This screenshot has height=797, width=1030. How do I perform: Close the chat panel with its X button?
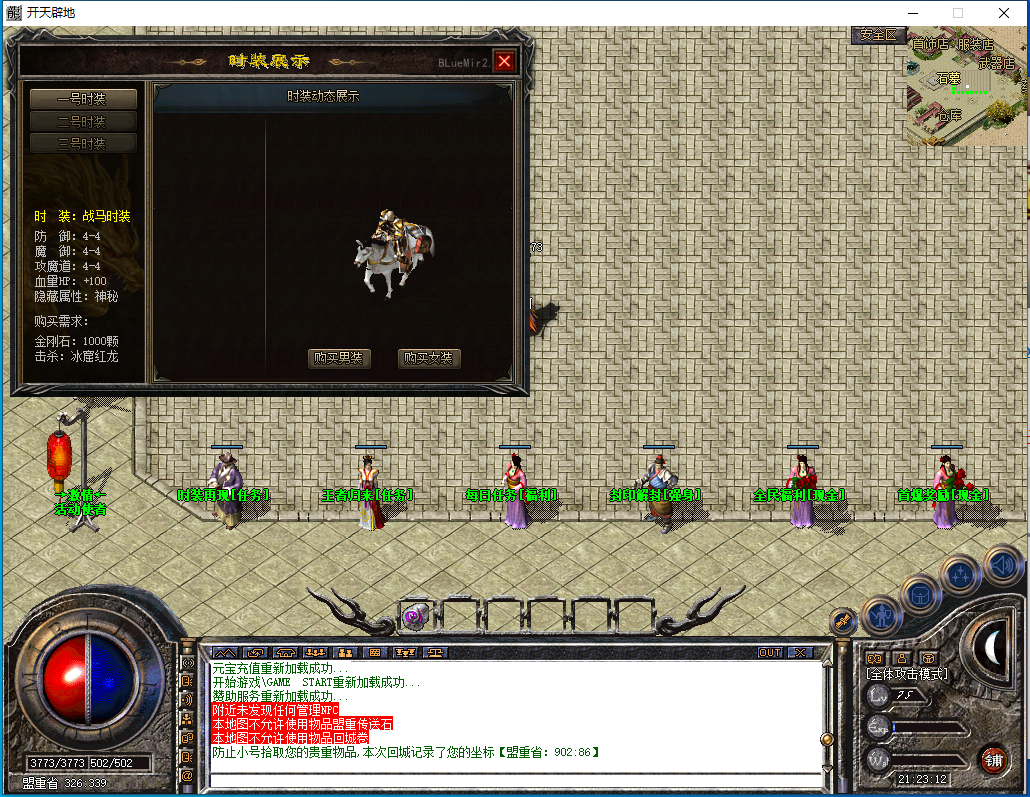(799, 652)
